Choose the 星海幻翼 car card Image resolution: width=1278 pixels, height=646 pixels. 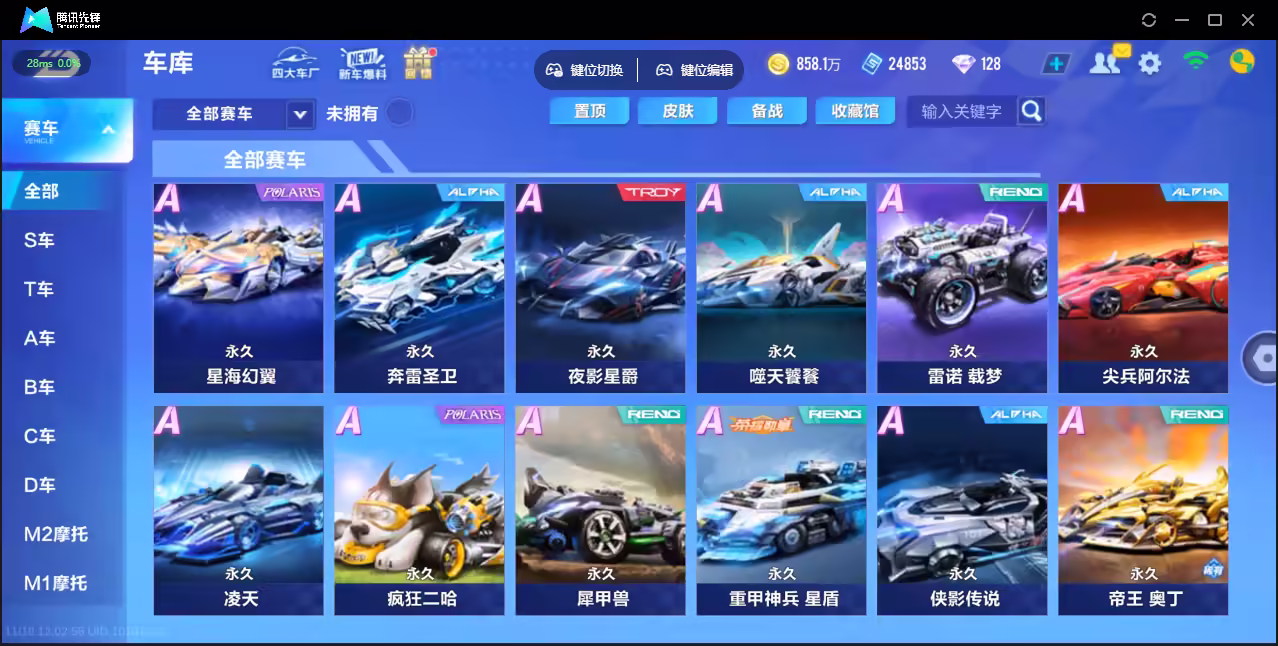238,288
